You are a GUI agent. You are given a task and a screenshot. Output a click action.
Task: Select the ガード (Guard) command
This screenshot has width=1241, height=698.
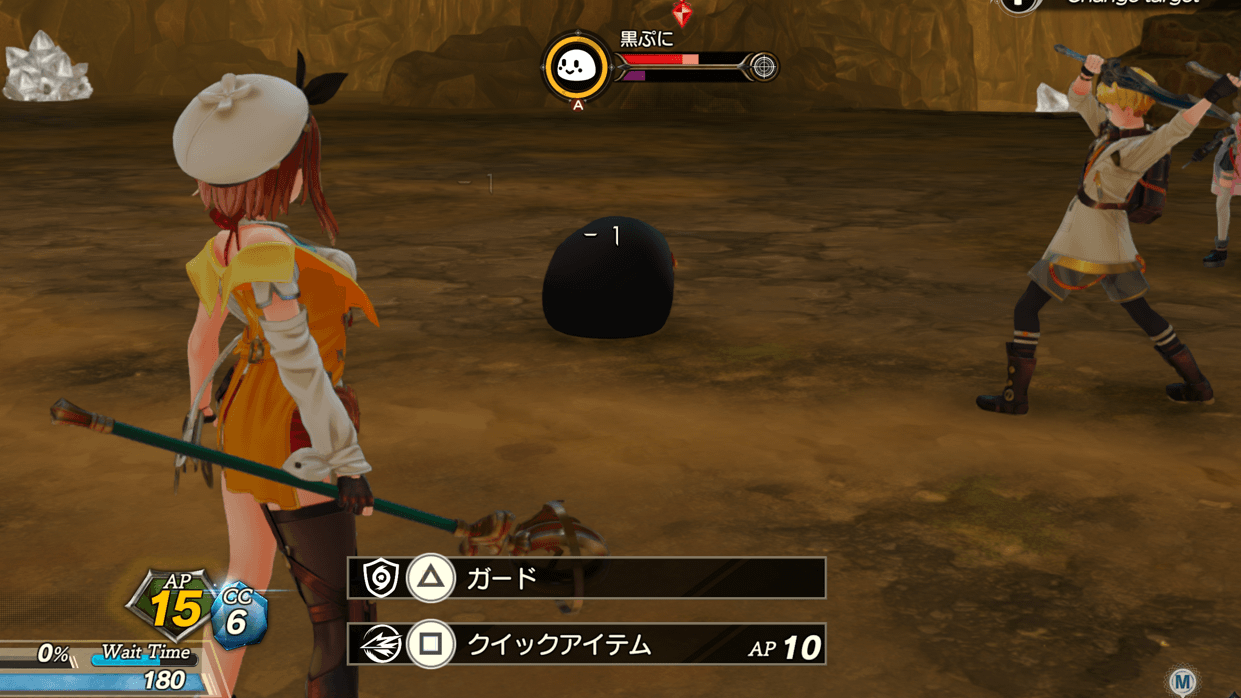586,578
